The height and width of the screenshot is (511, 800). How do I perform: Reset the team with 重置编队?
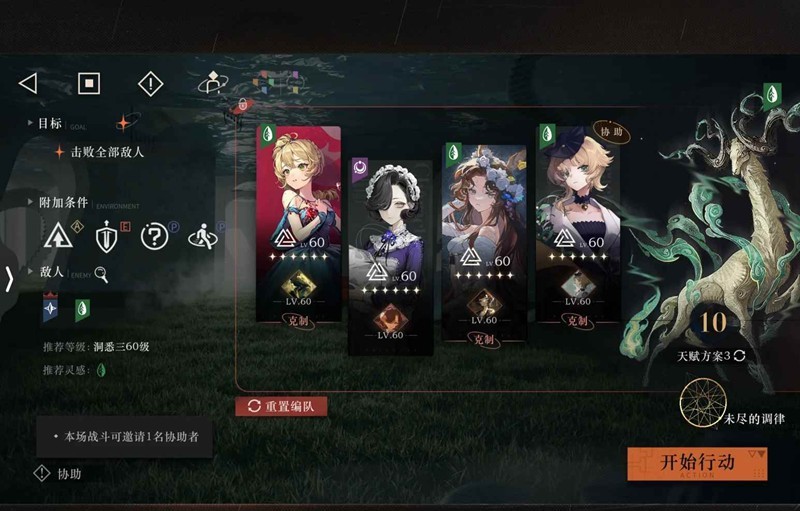pyautogui.click(x=281, y=406)
